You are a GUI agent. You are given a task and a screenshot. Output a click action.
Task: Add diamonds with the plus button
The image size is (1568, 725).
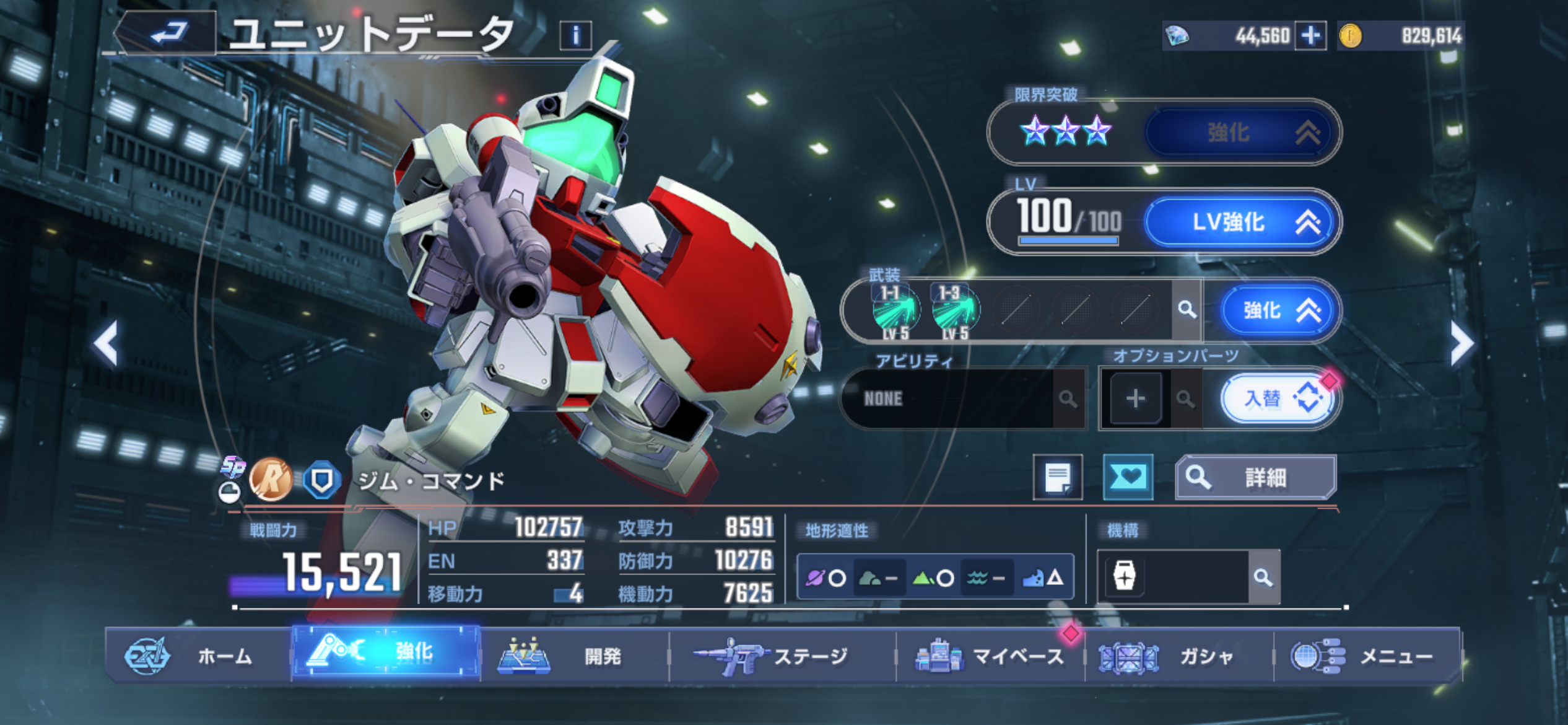coord(1310,35)
